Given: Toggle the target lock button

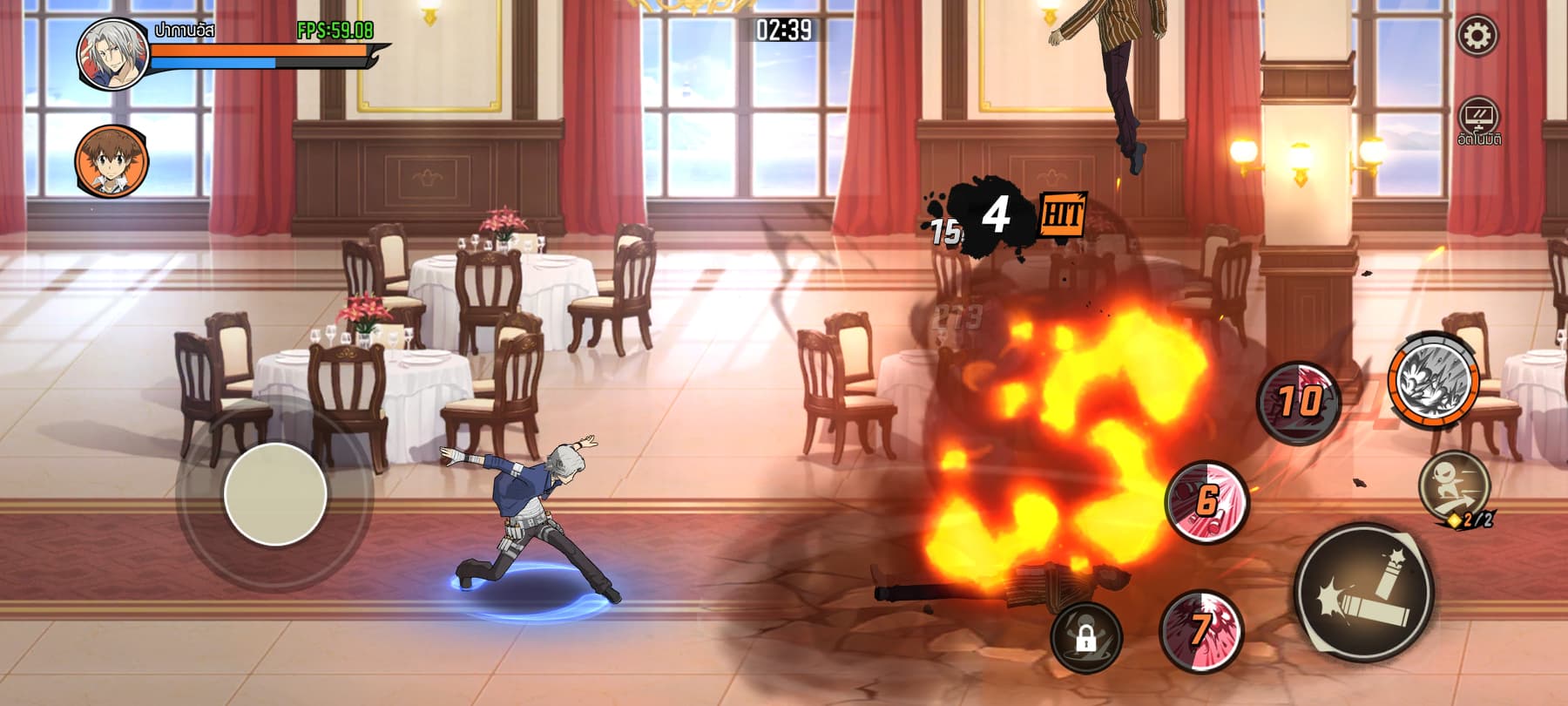Looking at the screenshot, I should click(x=1085, y=637).
